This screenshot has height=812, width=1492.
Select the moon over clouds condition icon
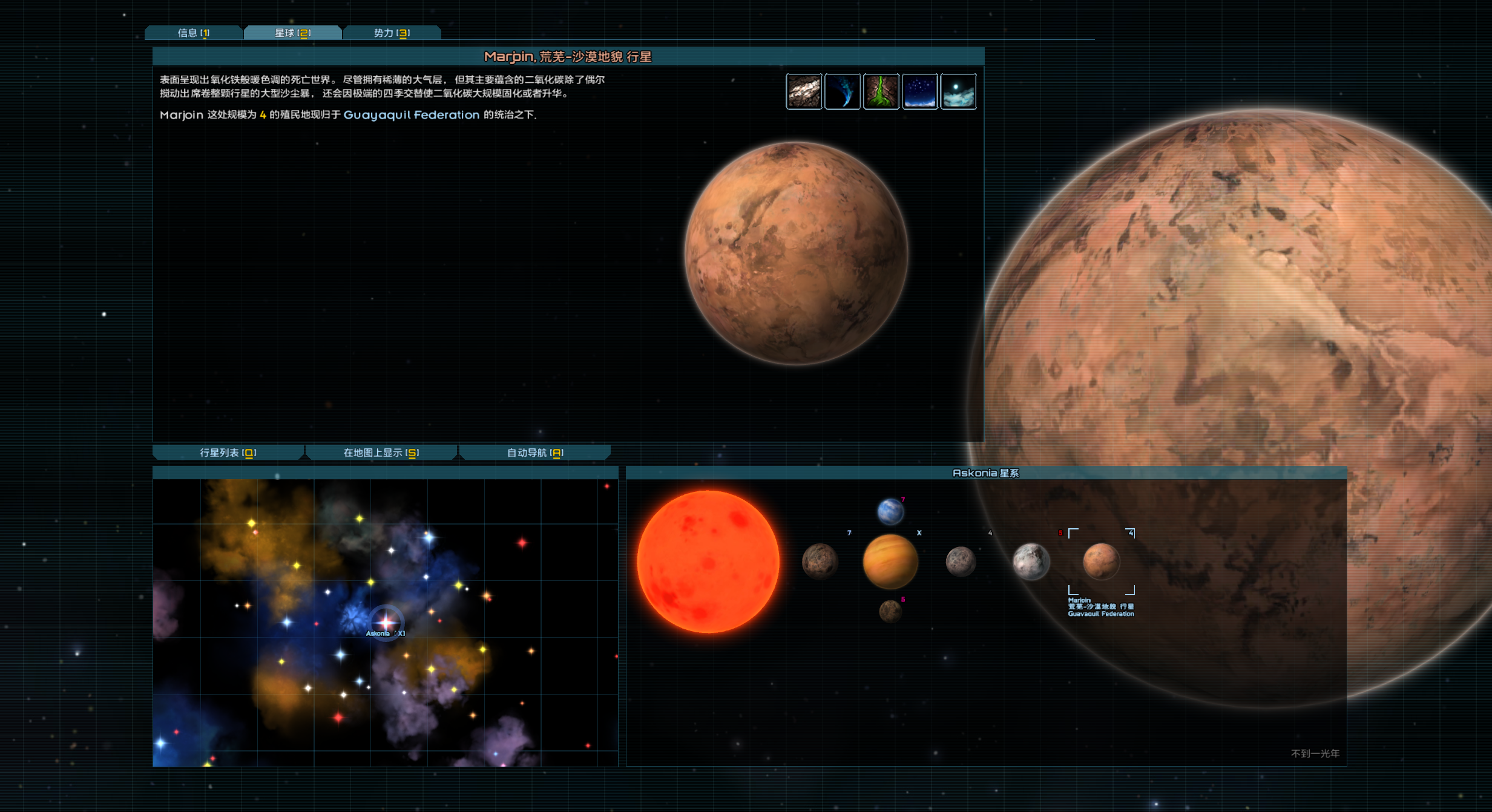point(959,91)
